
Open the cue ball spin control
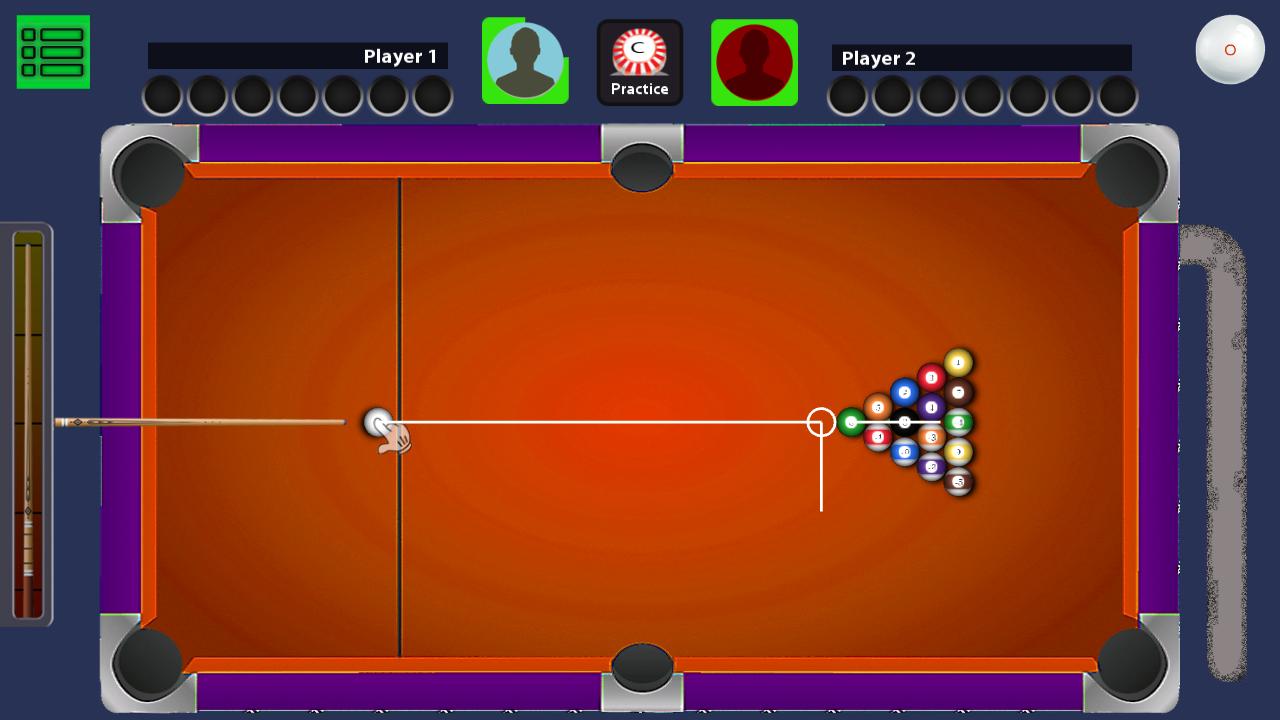click(1229, 47)
